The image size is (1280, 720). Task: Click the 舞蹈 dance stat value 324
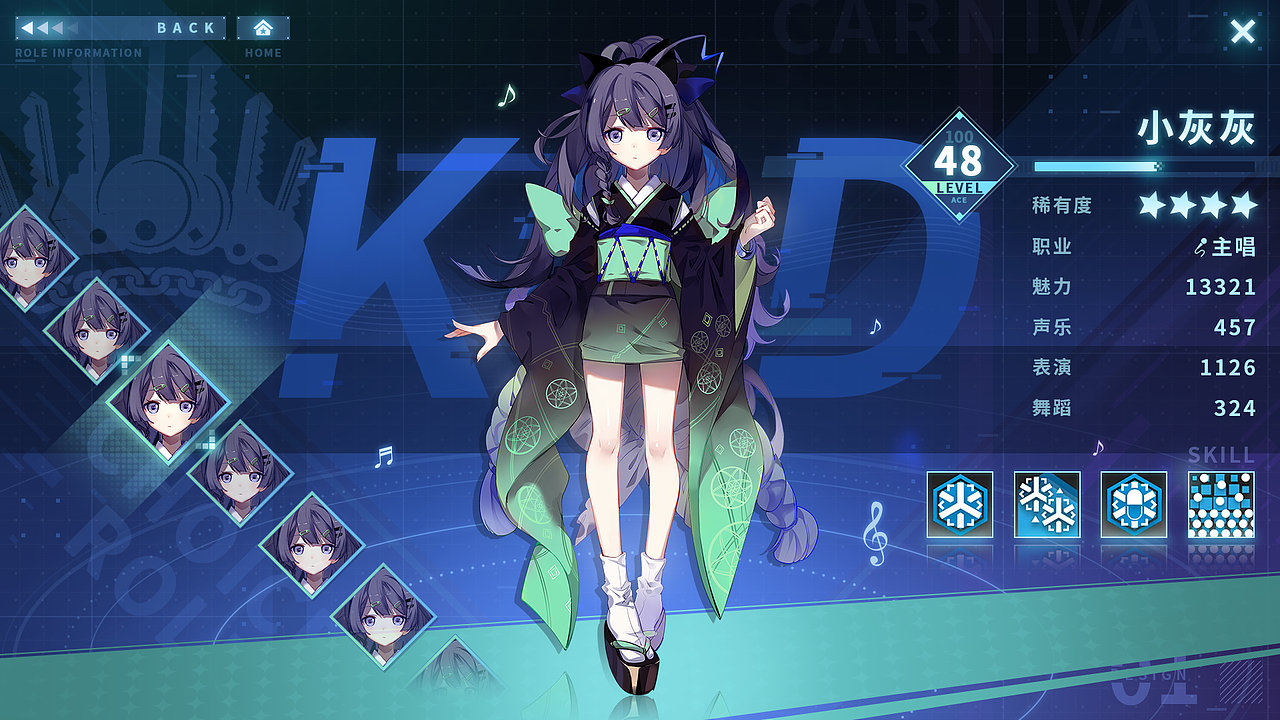1237,408
